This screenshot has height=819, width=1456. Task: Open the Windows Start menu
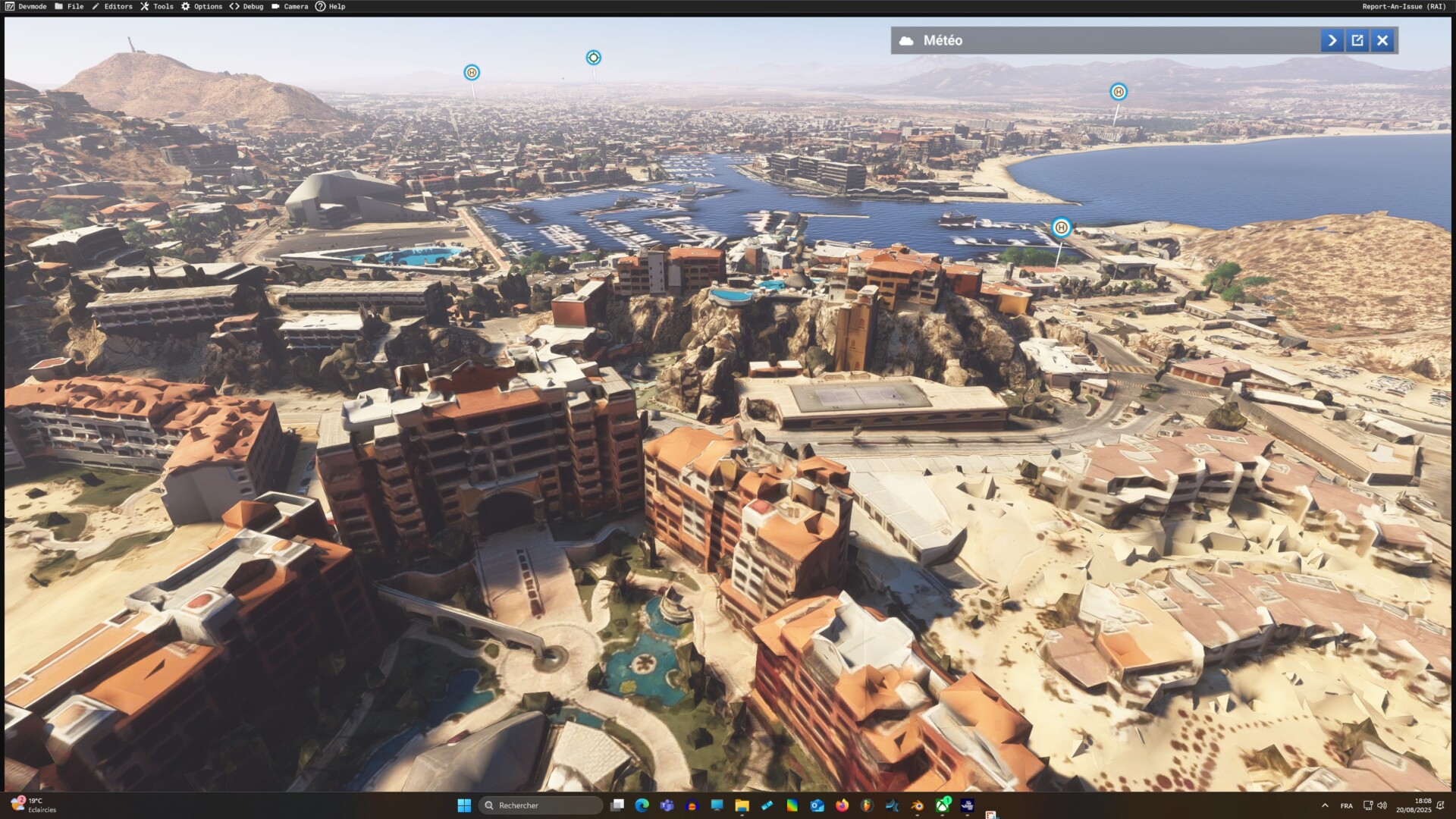(464, 805)
